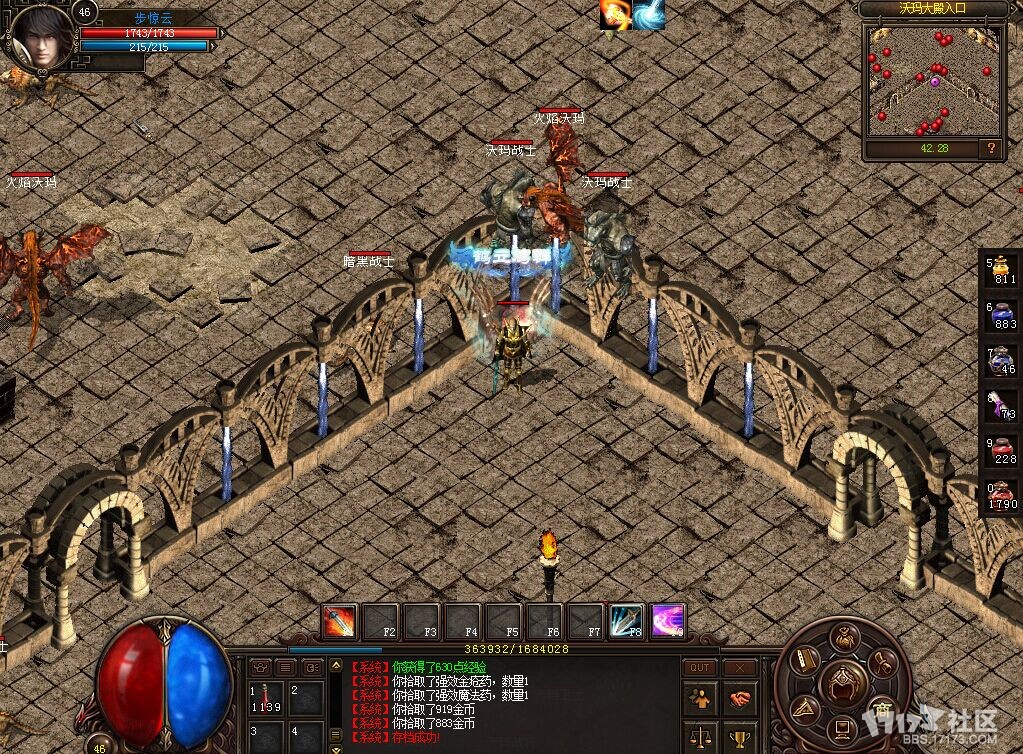Click the balance scales button

[x=700, y=738]
